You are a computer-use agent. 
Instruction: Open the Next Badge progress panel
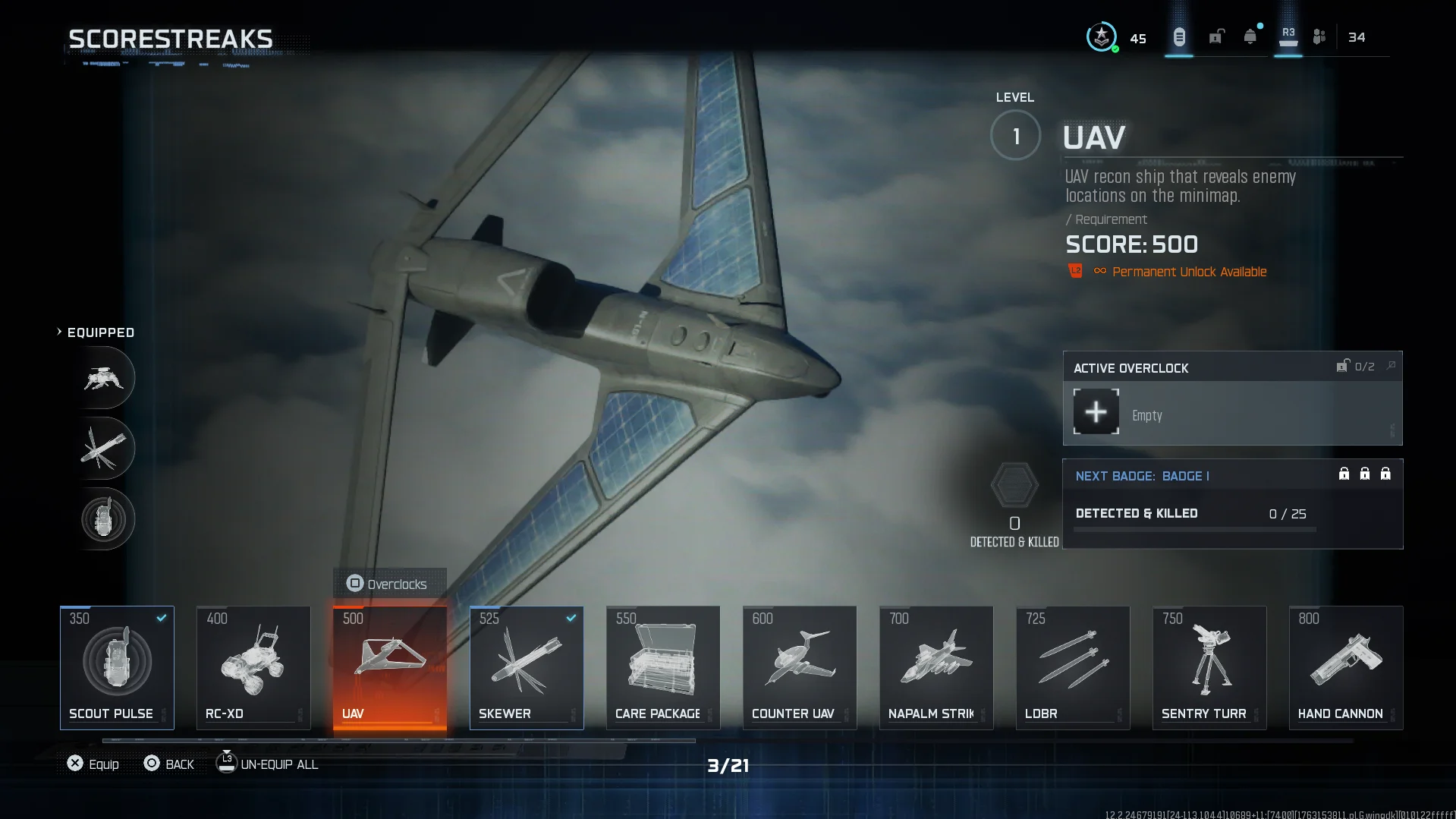click(x=1232, y=503)
